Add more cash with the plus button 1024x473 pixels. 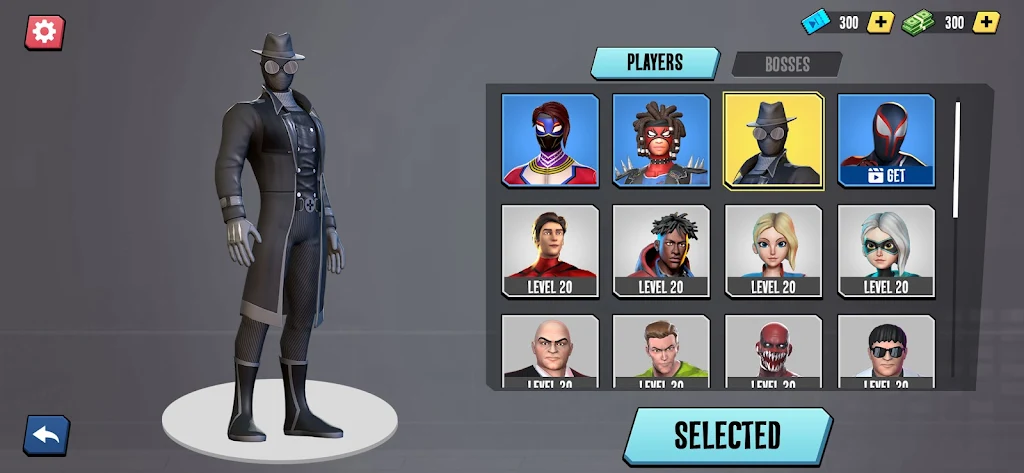point(986,22)
